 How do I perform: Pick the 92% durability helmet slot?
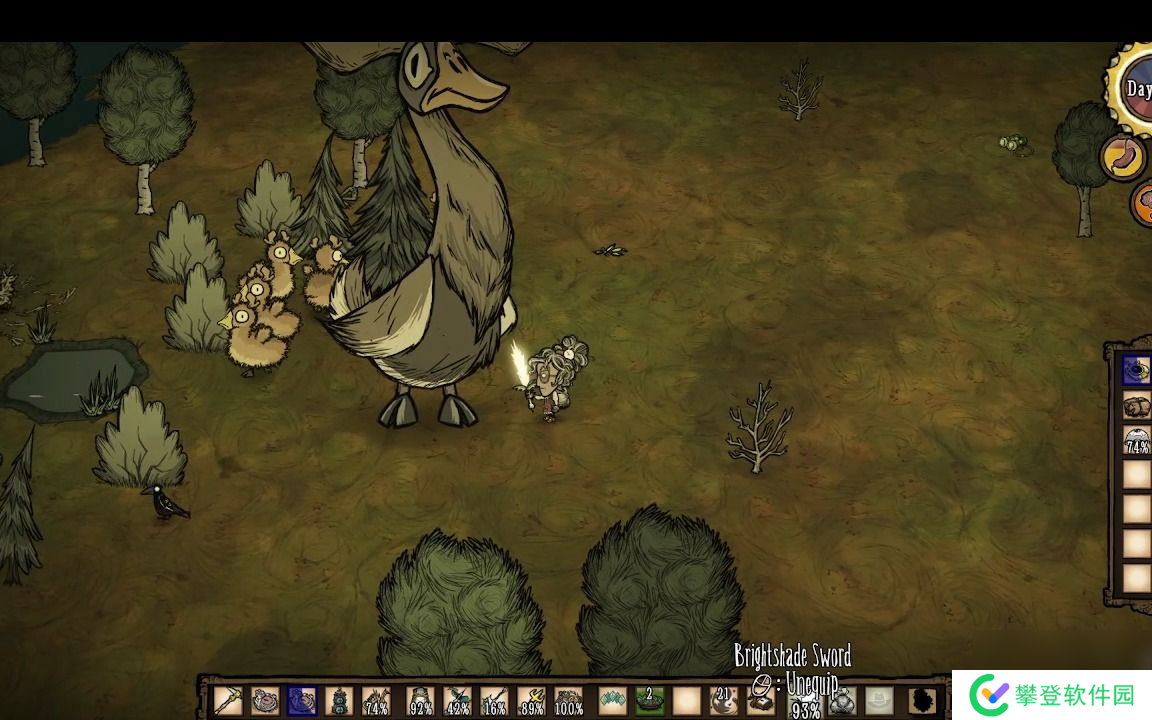421,701
